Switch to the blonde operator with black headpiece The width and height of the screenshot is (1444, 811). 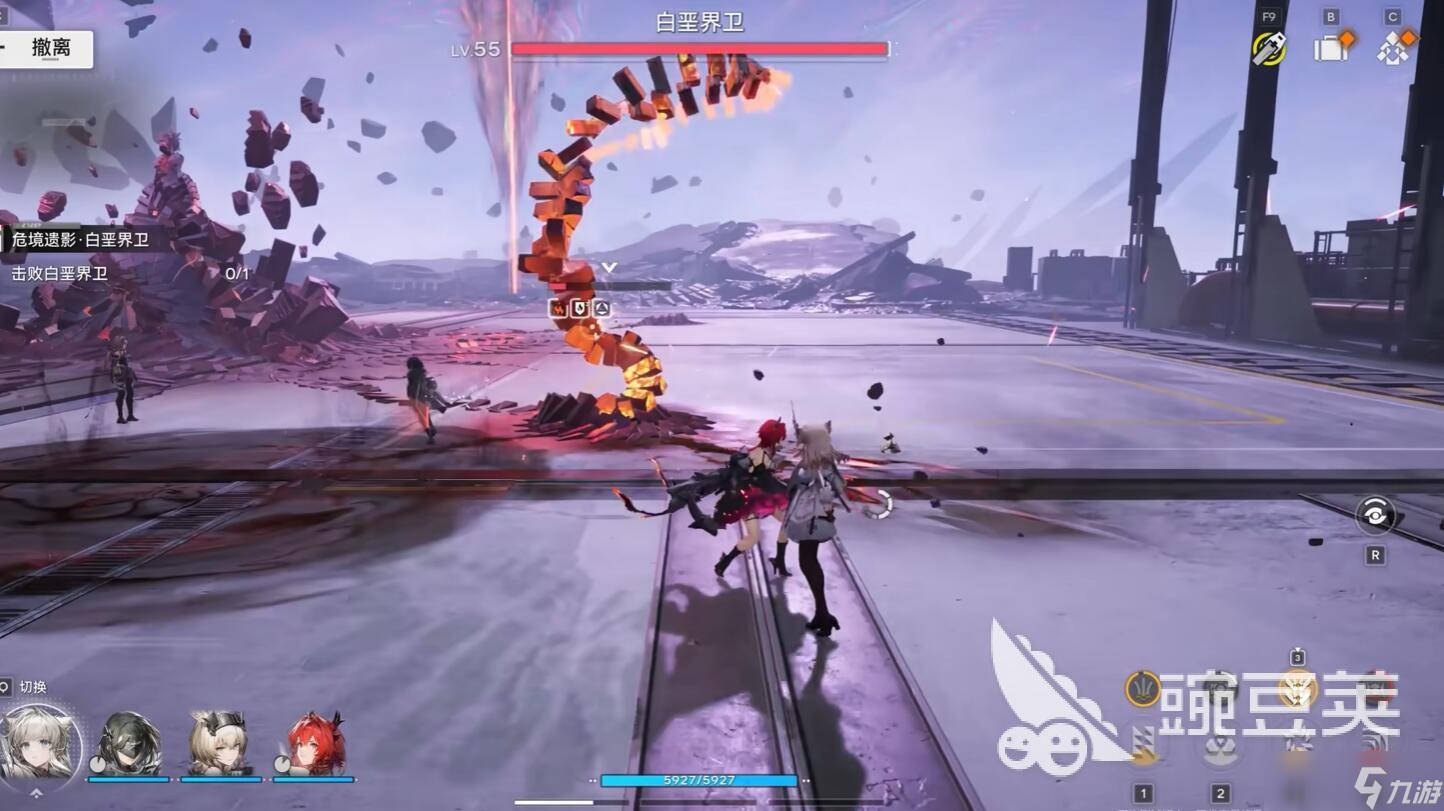[x=219, y=745]
